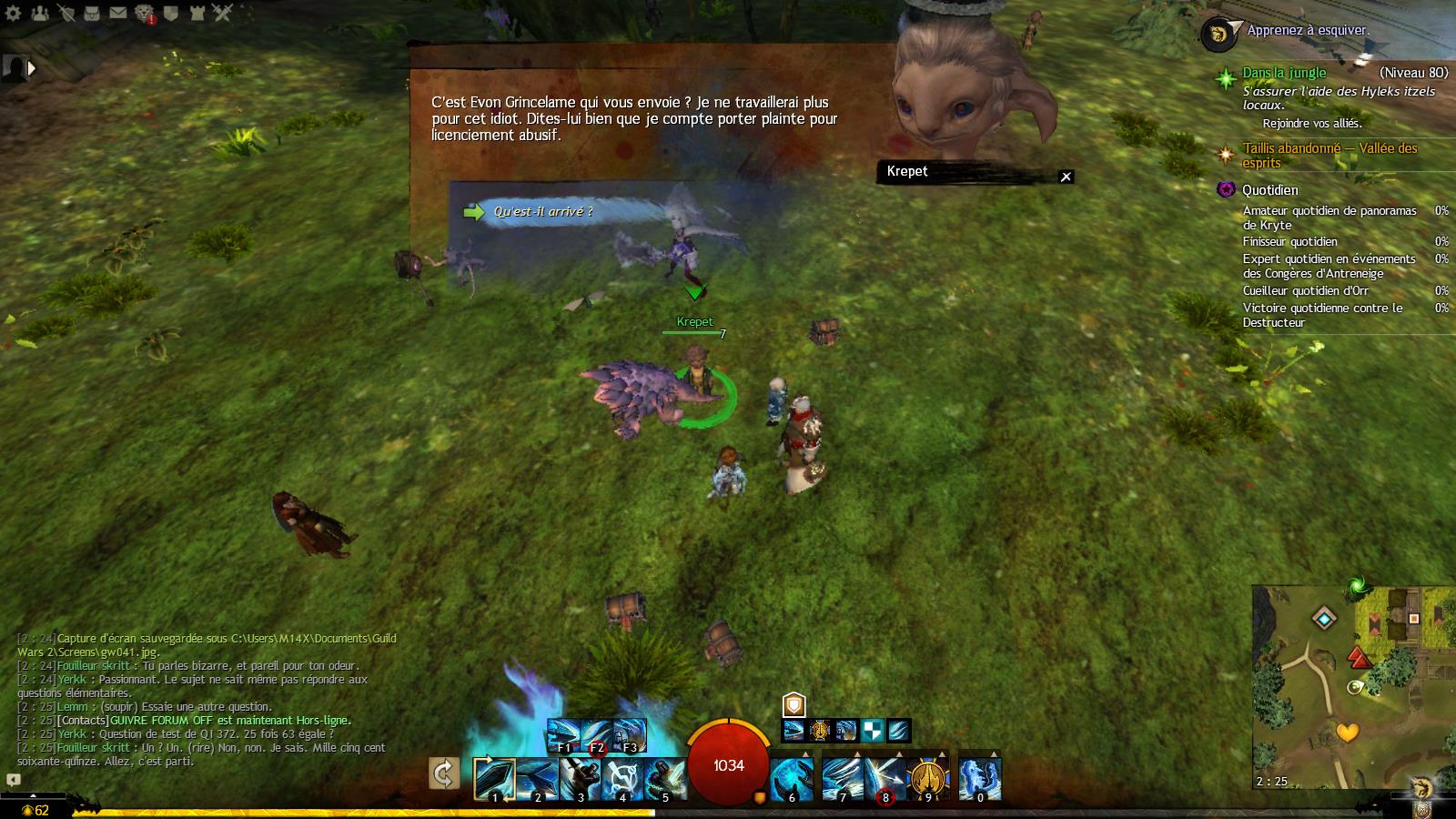Open the PvP crossed swords icon
This screenshot has height=819, width=1456.
click(x=223, y=13)
